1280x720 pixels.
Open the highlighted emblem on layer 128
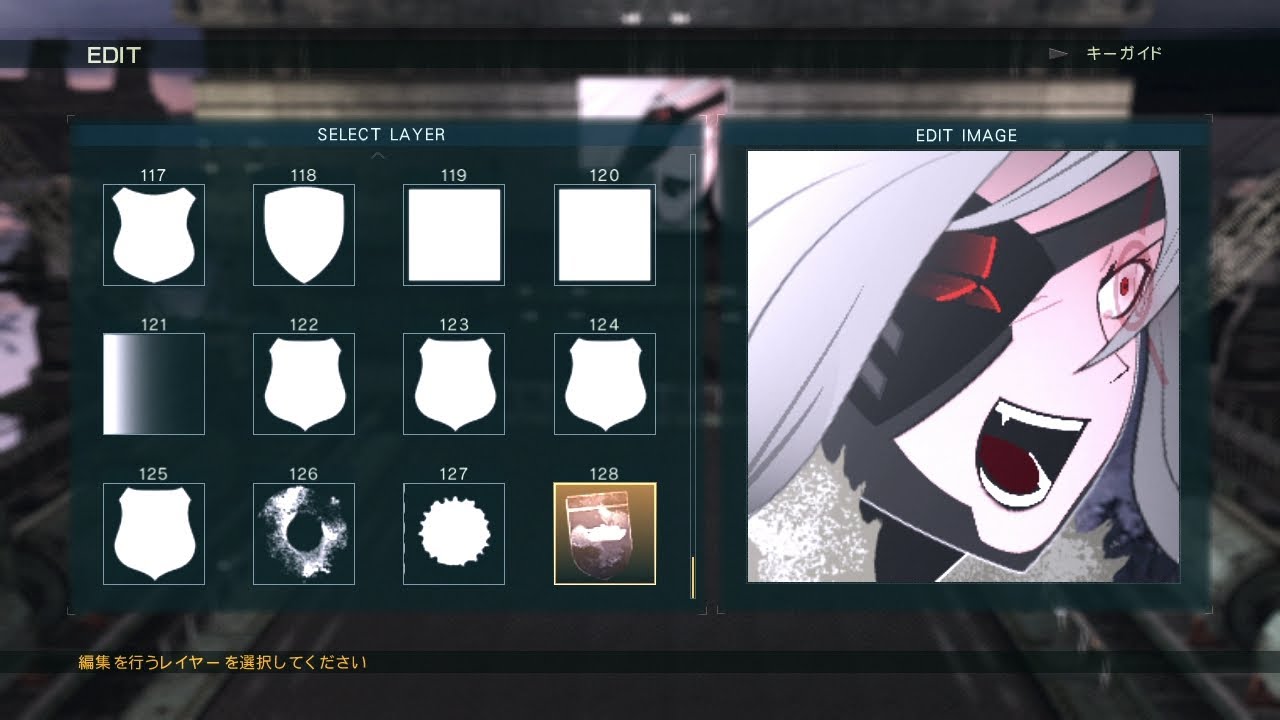coord(604,533)
